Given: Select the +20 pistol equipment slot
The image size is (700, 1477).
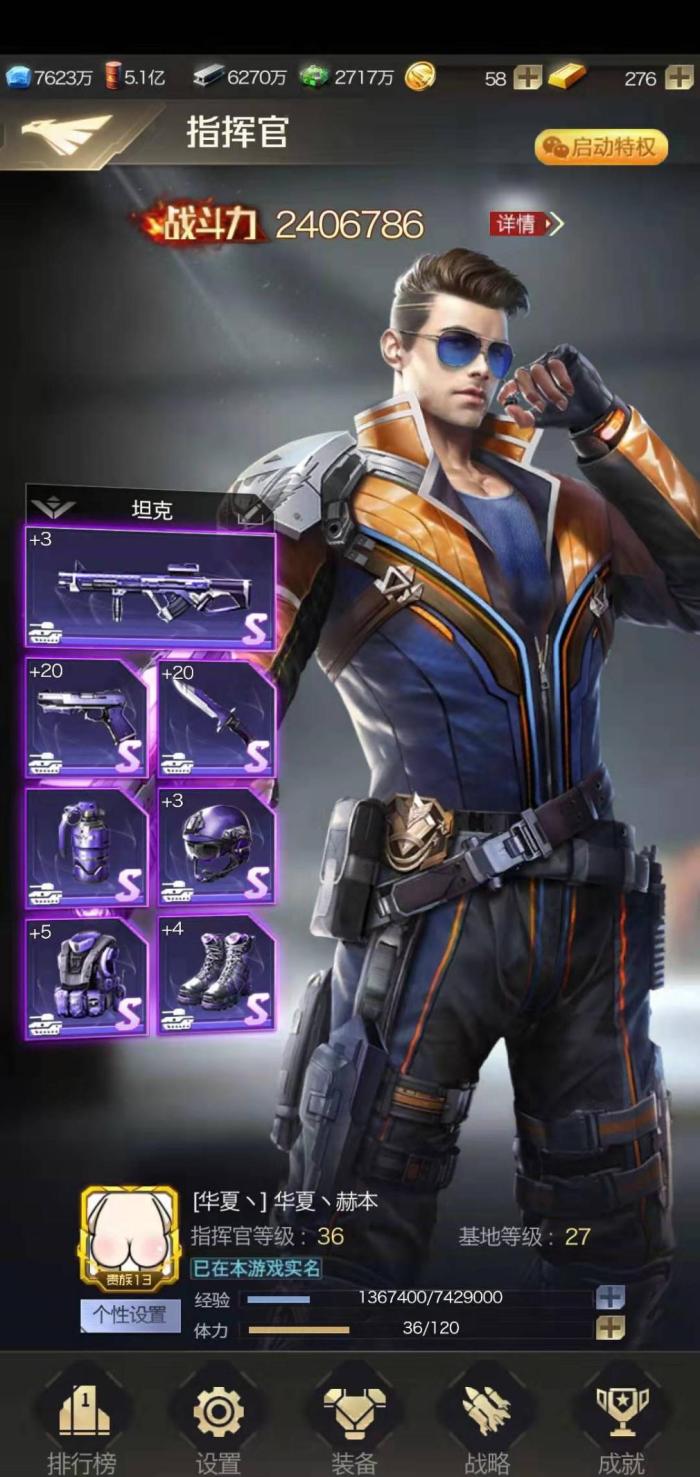Looking at the screenshot, I should (x=87, y=717).
